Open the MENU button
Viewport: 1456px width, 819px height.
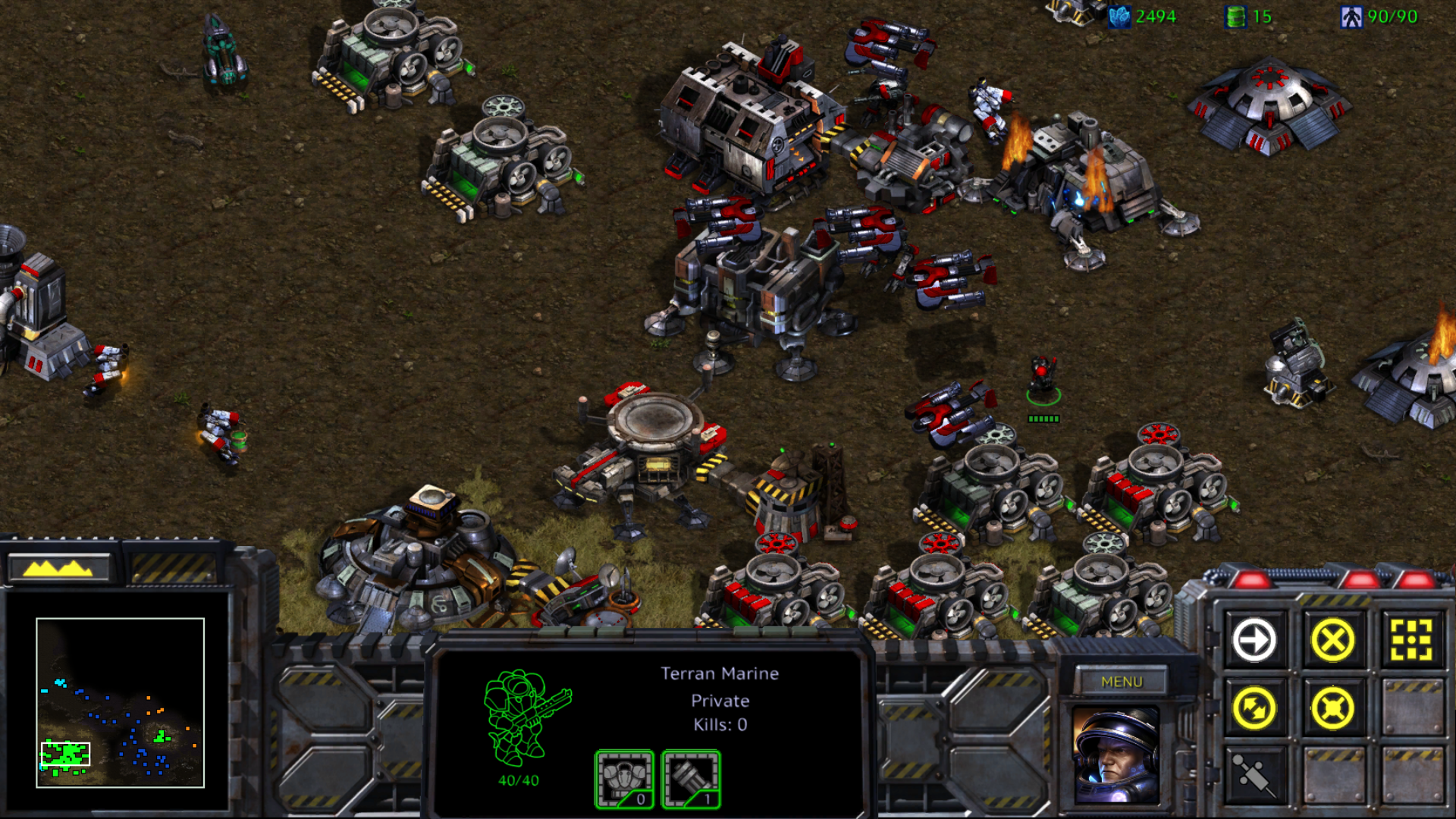click(1122, 682)
